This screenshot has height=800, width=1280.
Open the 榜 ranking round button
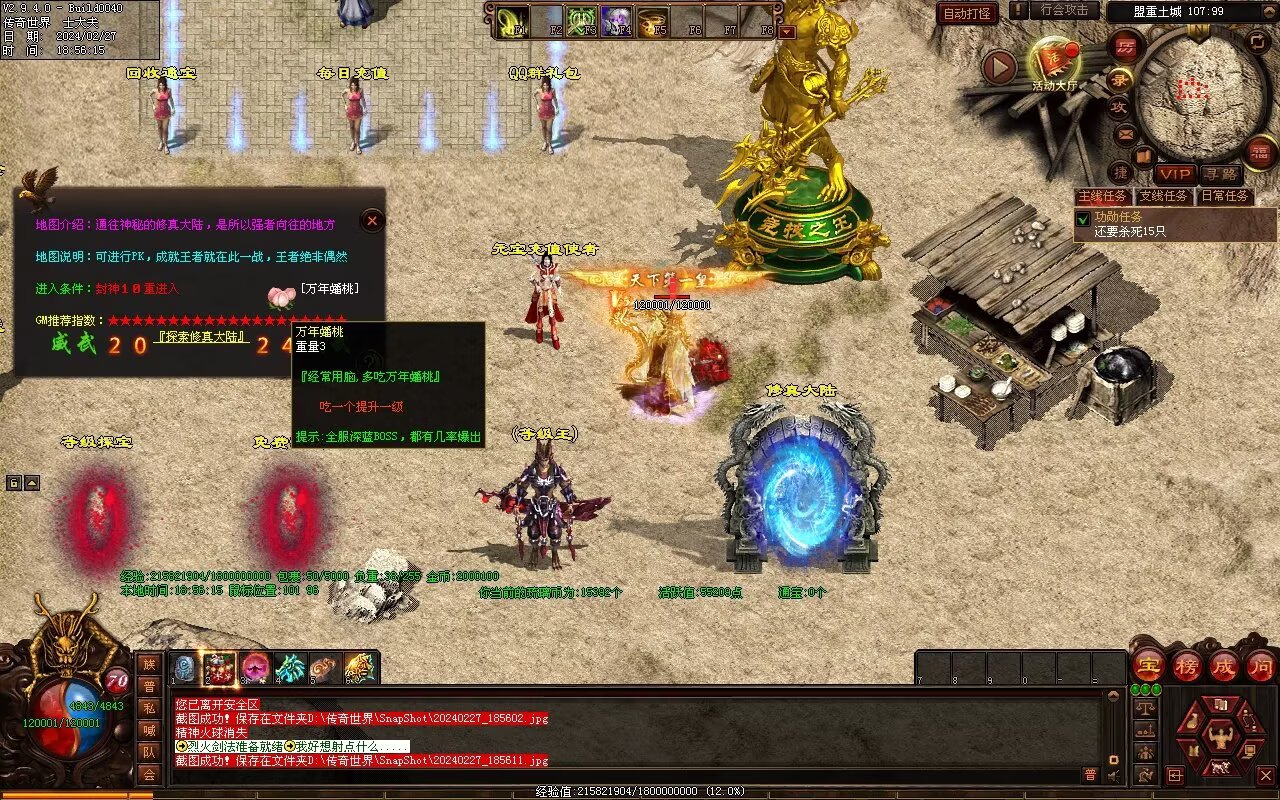[1187, 666]
